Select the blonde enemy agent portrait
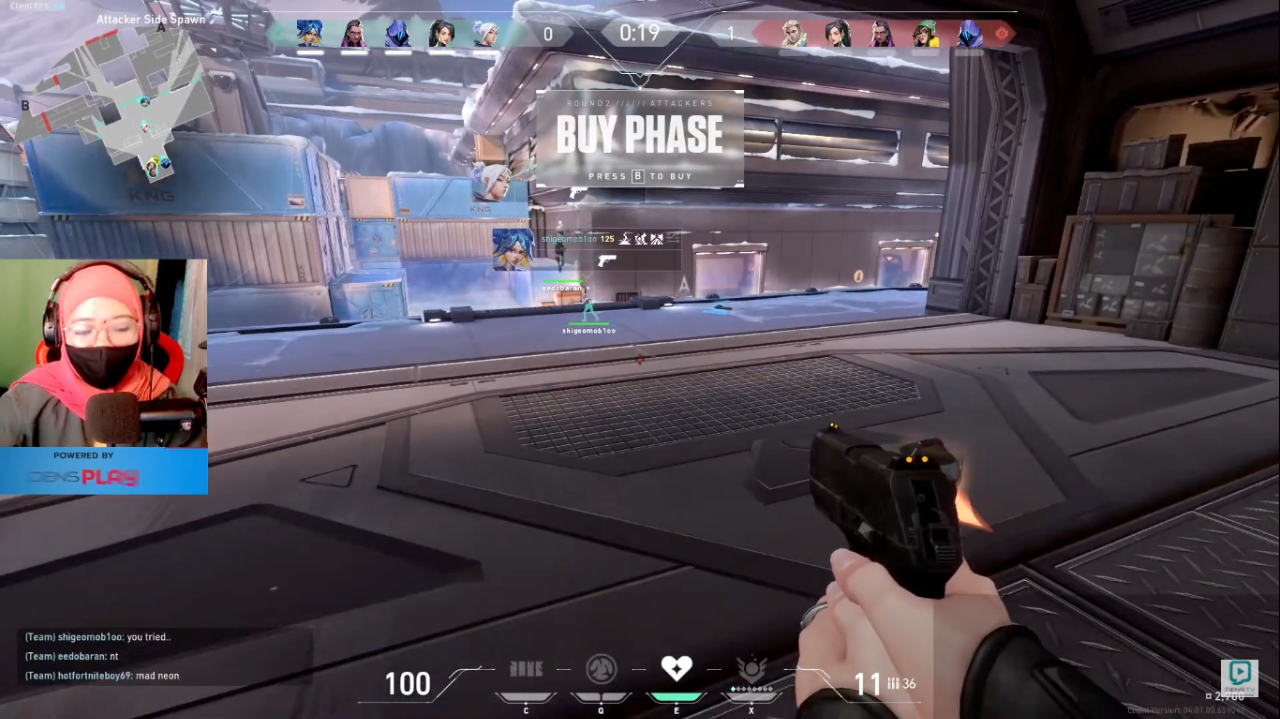The height and width of the screenshot is (719, 1280). pyautogui.click(x=793, y=33)
